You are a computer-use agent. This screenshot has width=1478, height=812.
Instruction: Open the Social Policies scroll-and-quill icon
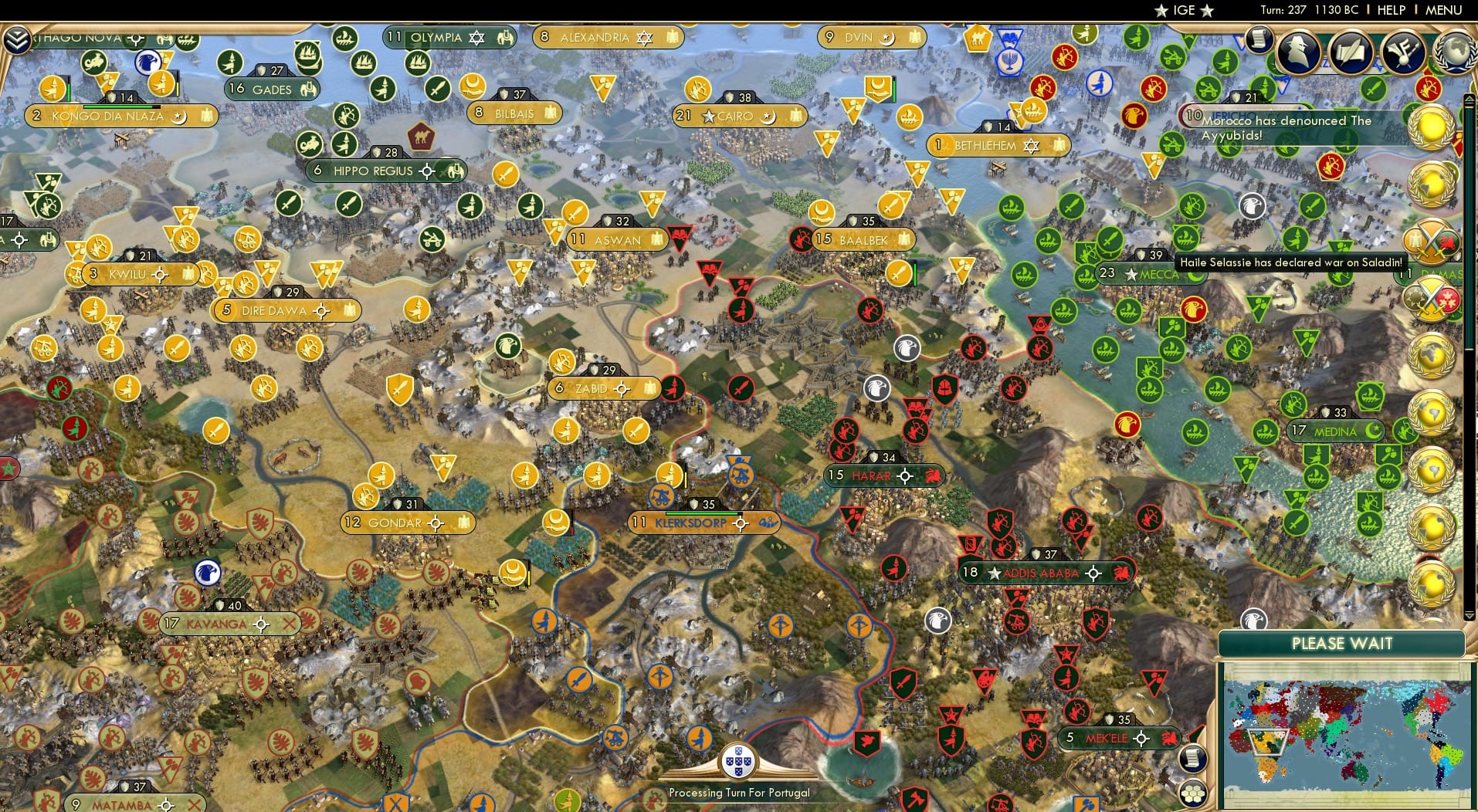coord(1351,54)
